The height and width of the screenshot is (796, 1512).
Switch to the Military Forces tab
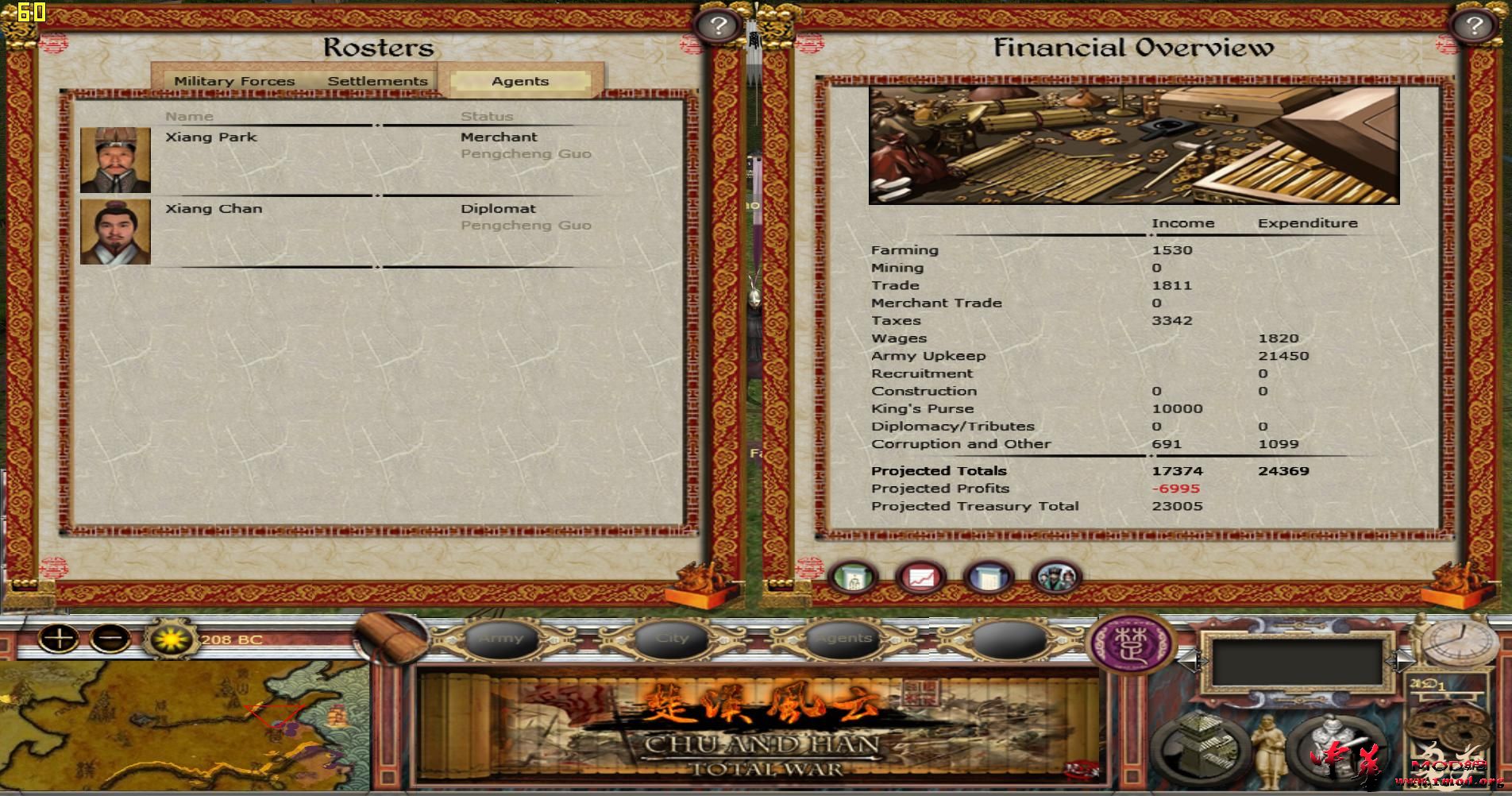point(235,80)
